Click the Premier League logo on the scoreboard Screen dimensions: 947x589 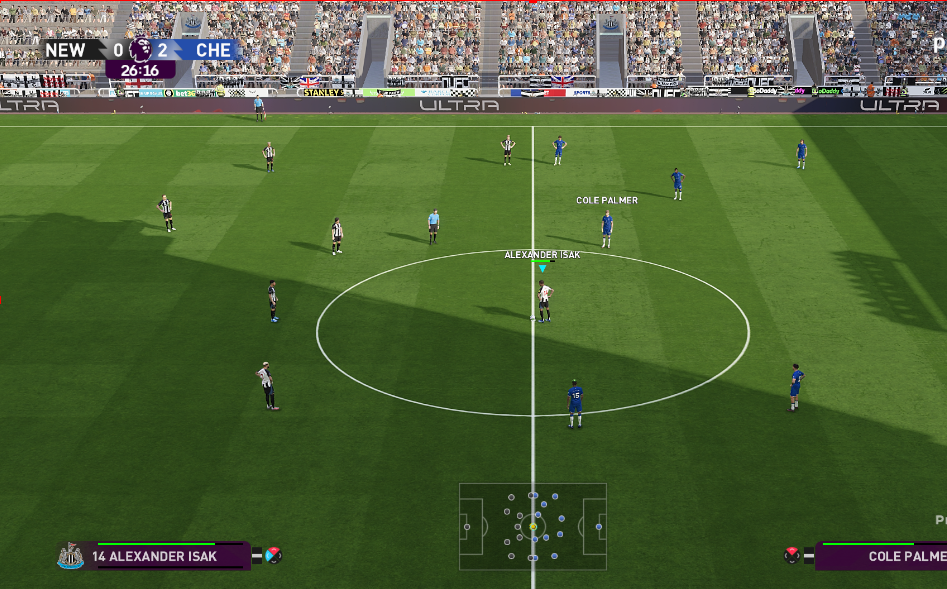141,49
